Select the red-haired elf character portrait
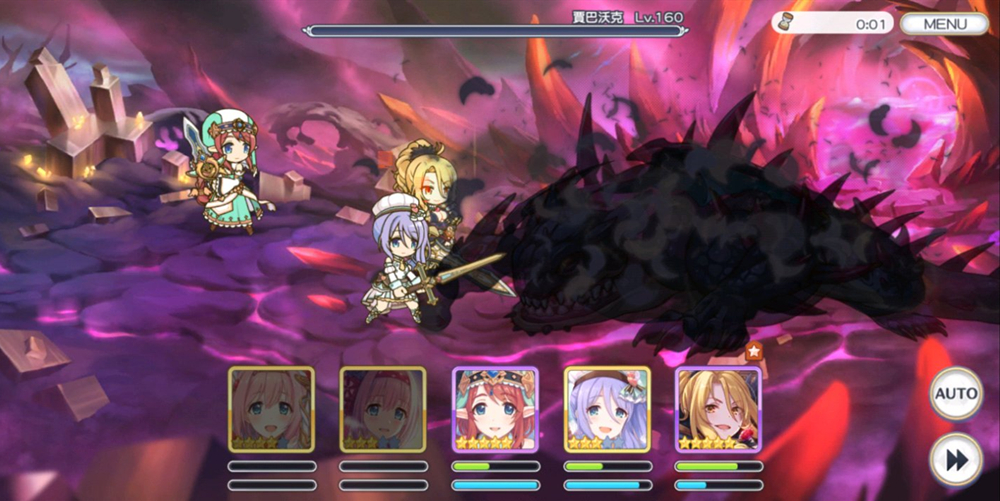The image size is (1000, 501). (x=495, y=409)
